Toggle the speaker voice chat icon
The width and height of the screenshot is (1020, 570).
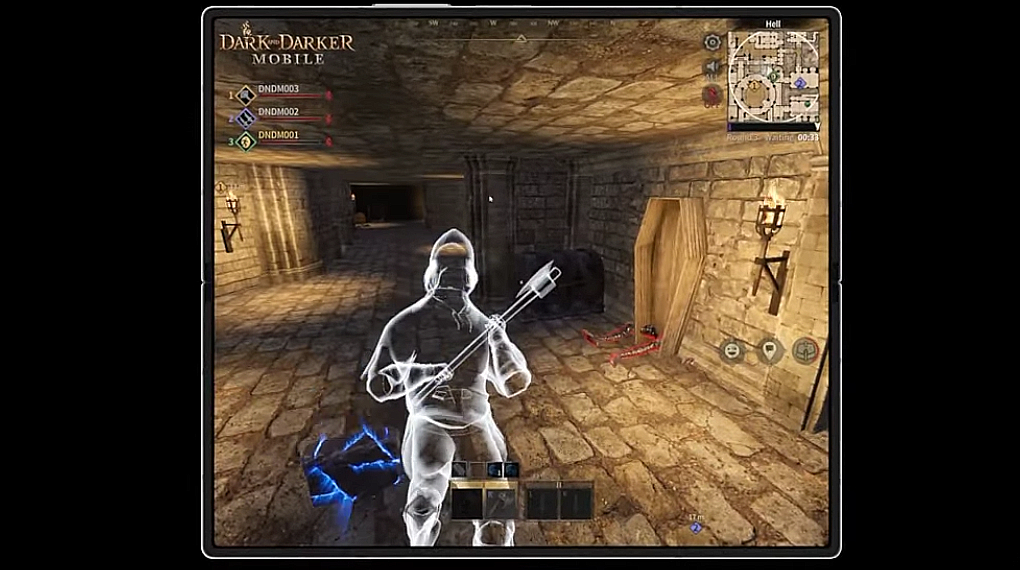[712, 68]
